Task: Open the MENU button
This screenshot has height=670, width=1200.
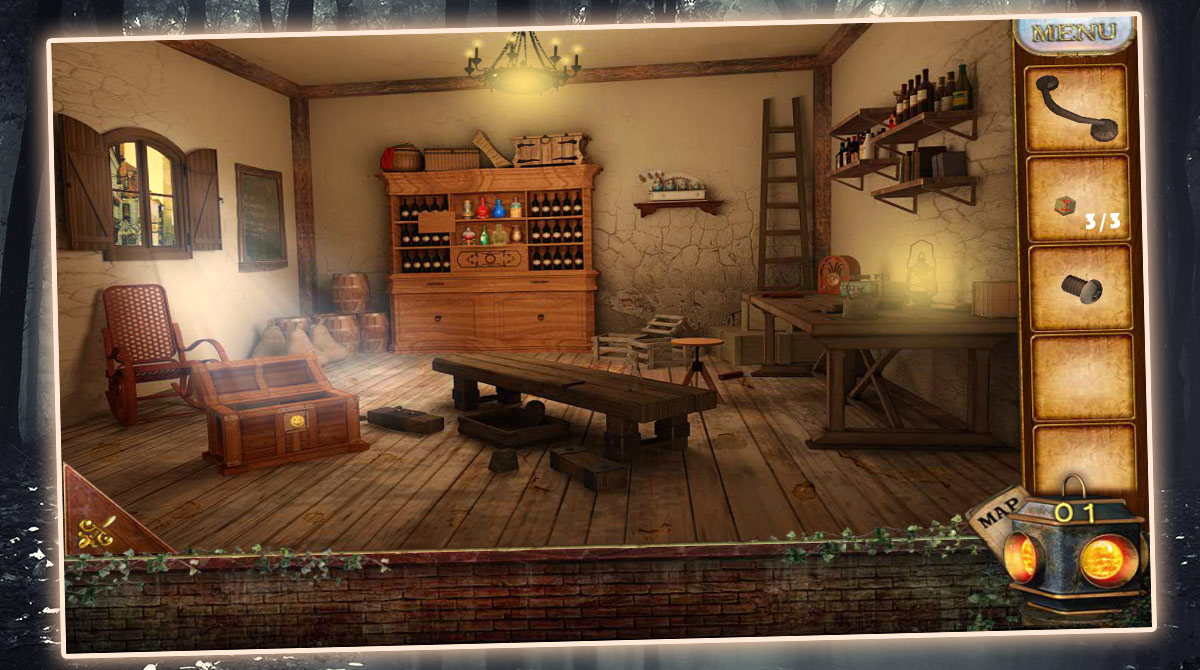Action: click(x=1073, y=31)
